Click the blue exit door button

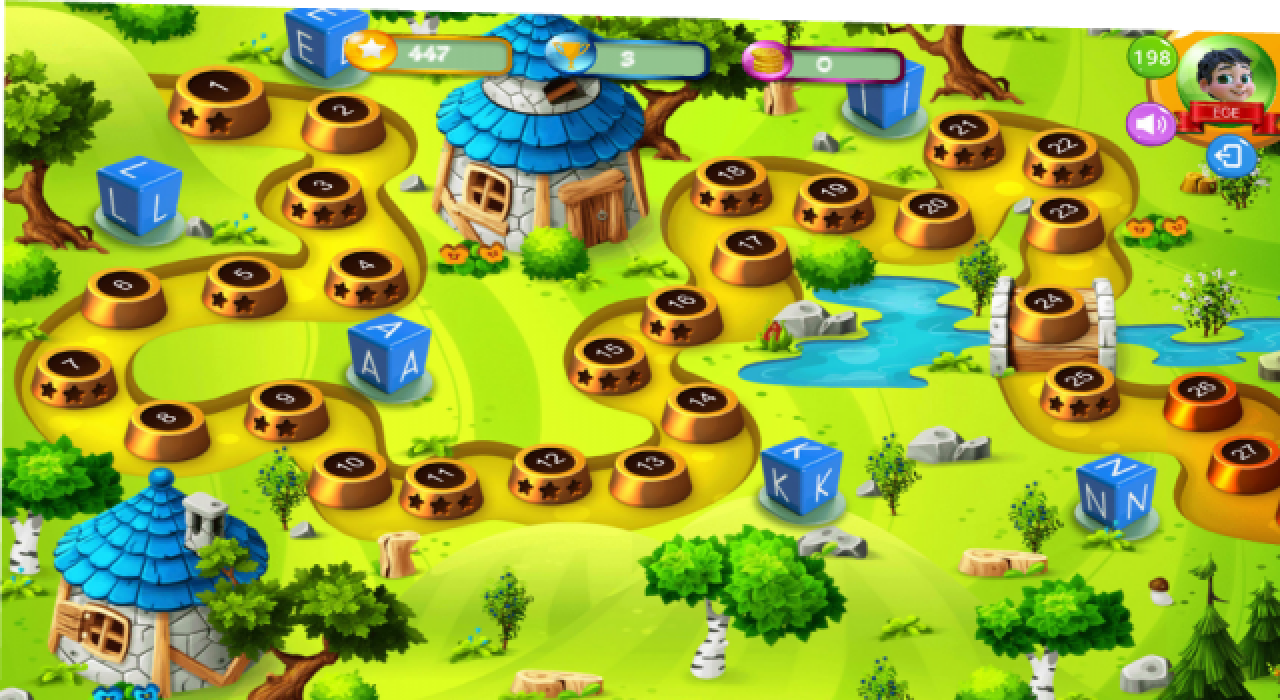tap(1229, 158)
